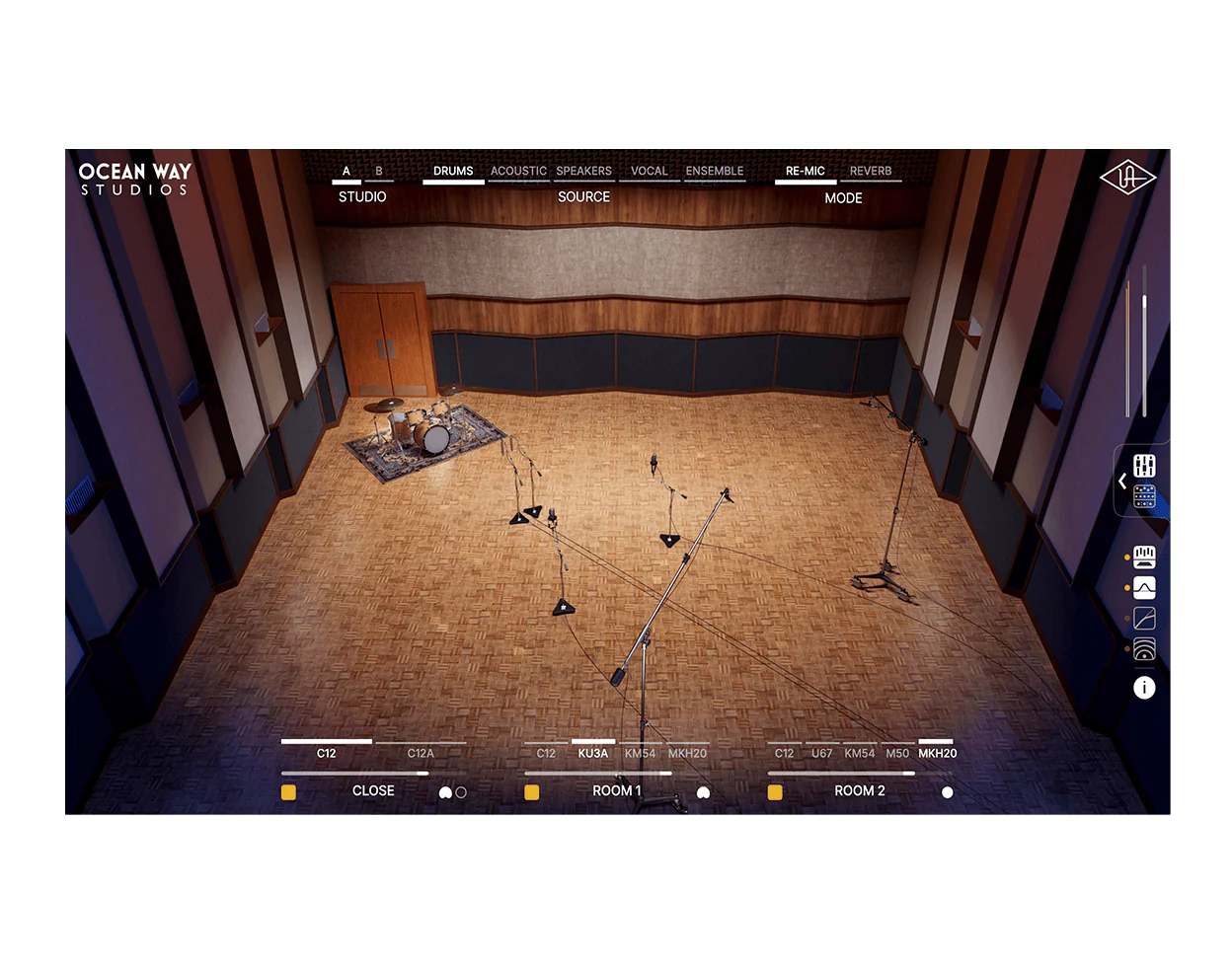Toggle the EQ curve module icon
This screenshot has height=967, width=1232.
pos(1144,588)
